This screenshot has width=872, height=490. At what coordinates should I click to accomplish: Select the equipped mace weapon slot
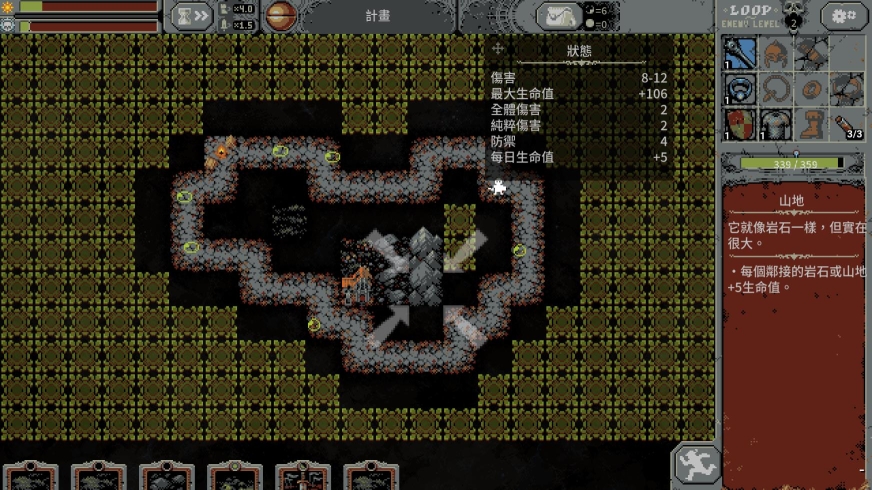coord(741,53)
